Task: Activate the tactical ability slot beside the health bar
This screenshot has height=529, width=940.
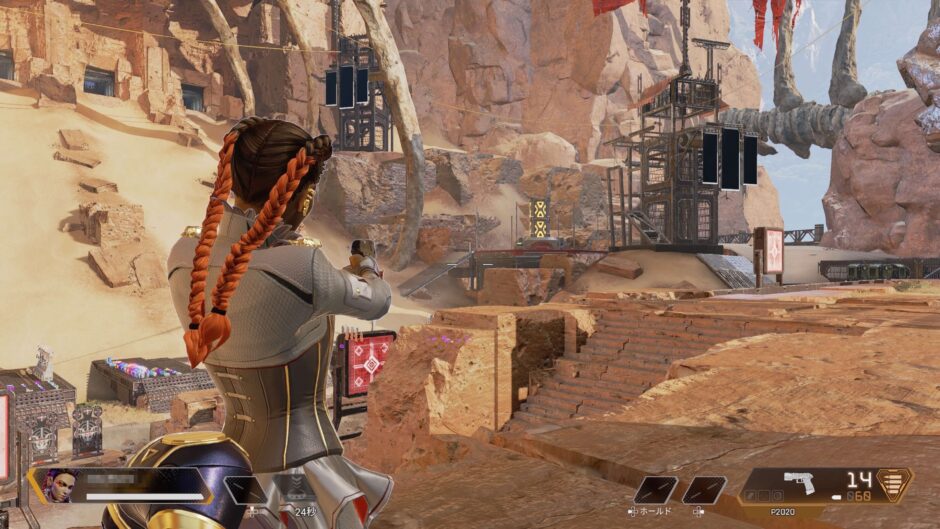Action: click(x=244, y=489)
